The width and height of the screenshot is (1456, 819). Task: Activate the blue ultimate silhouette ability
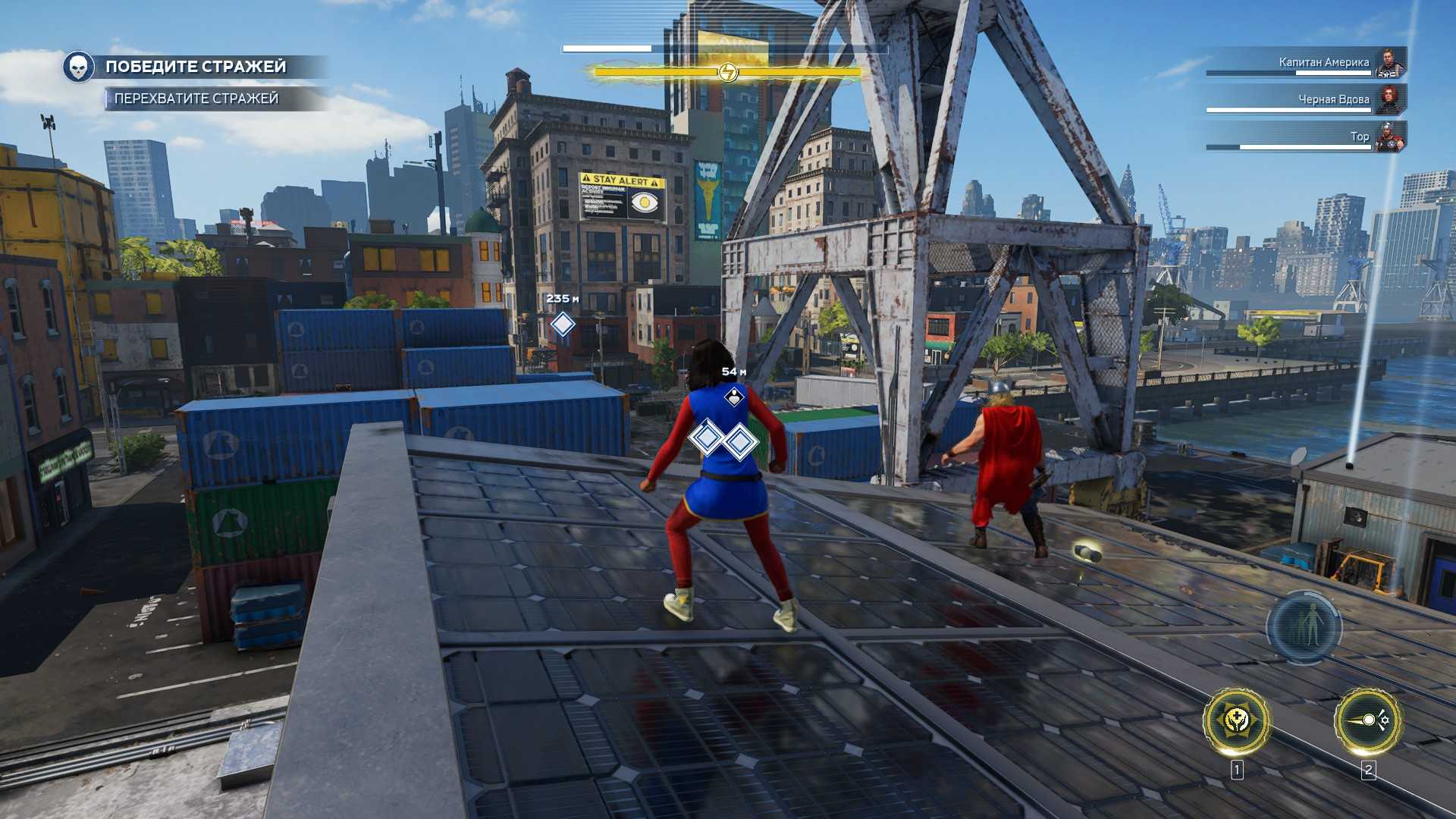1304,628
